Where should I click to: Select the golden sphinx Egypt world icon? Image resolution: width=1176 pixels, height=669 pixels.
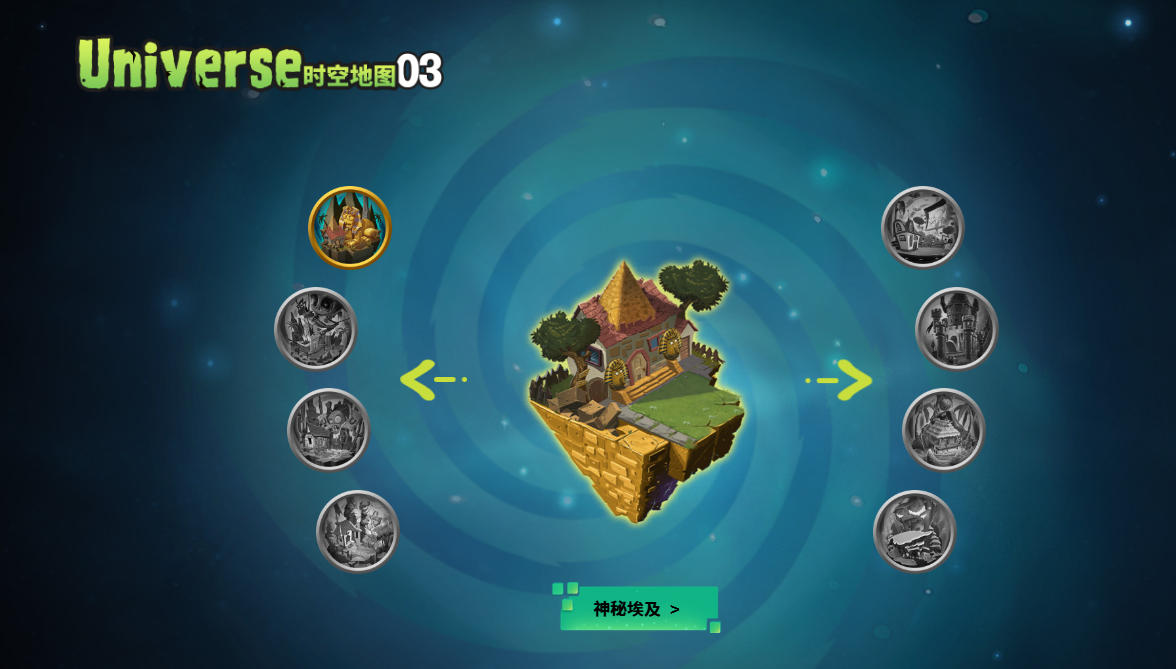pyautogui.click(x=349, y=227)
